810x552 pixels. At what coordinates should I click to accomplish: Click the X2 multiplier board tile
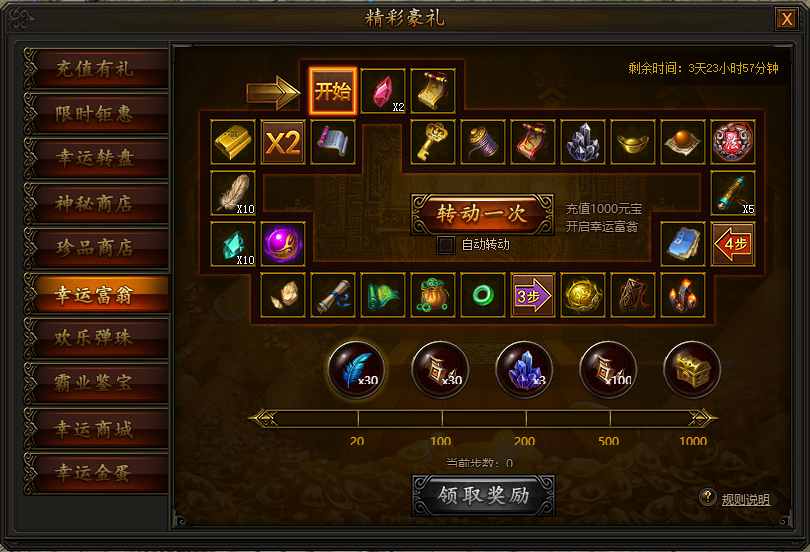point(283,142)
